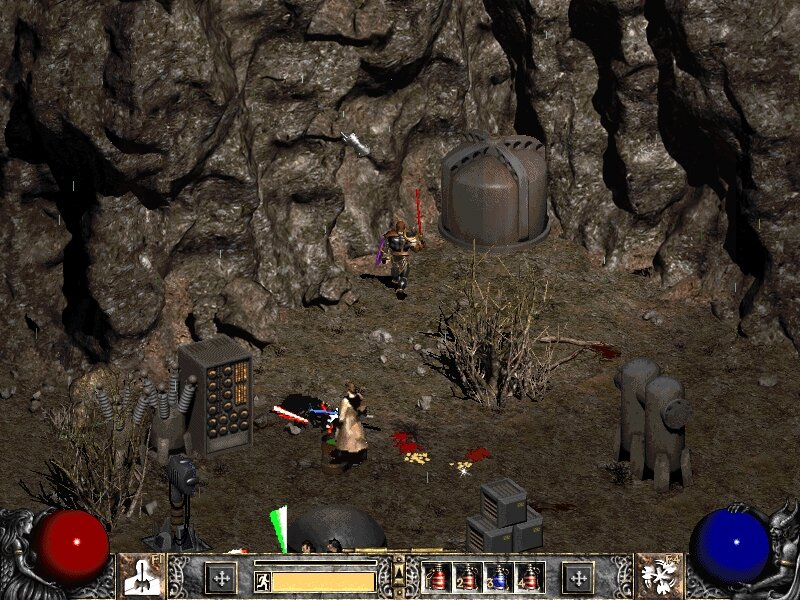Expand the mini panel arrow button

pos(399,572)
